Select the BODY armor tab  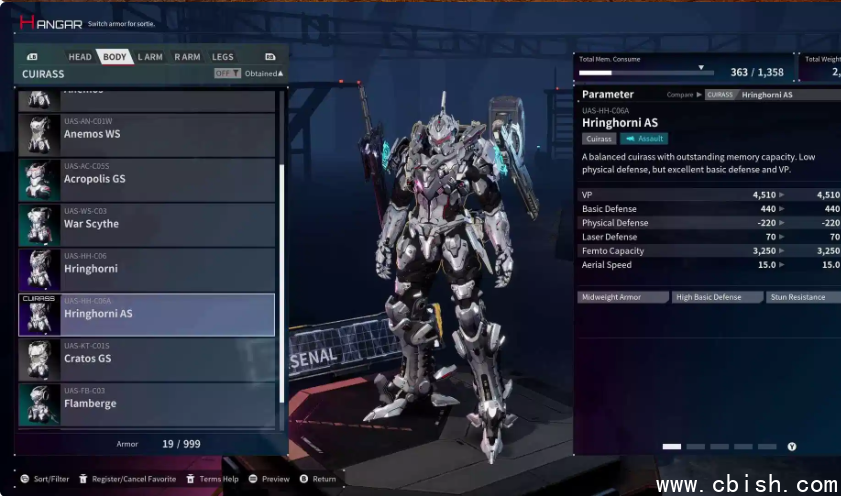click(115, 57)
